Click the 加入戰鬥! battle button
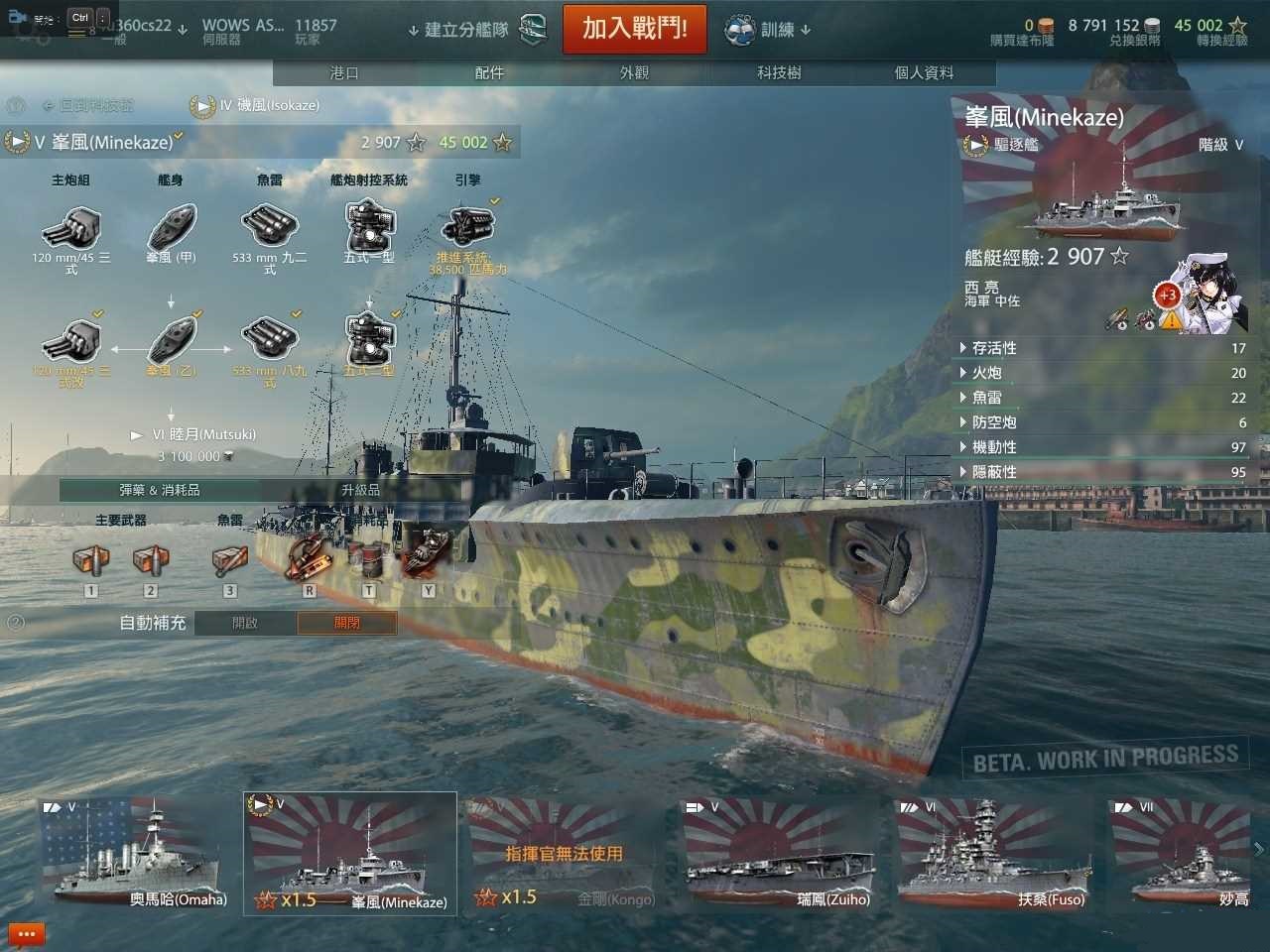1270x952 pixels. click(634, 29)
